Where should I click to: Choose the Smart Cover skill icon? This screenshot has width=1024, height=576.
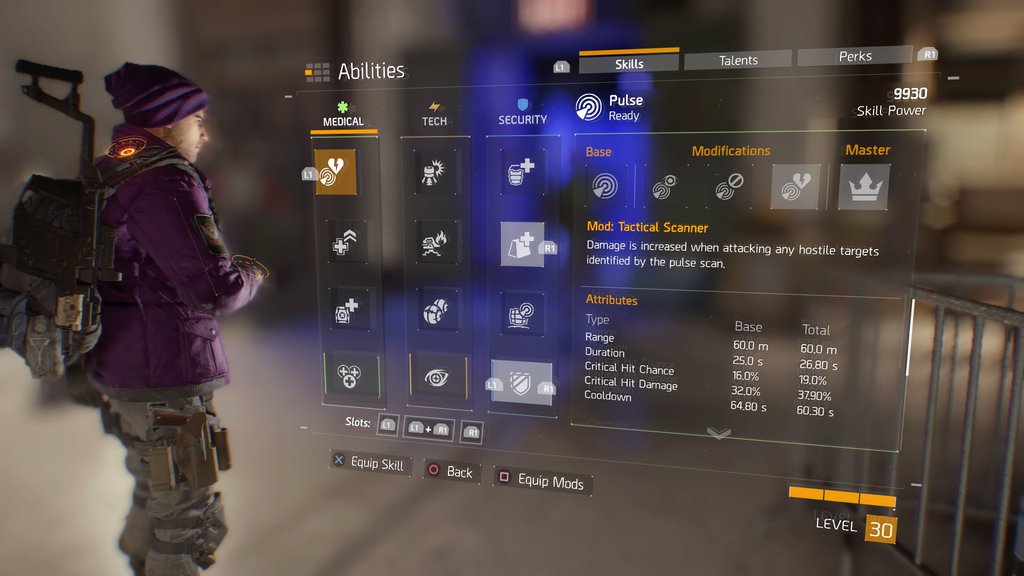click(522, 244)
